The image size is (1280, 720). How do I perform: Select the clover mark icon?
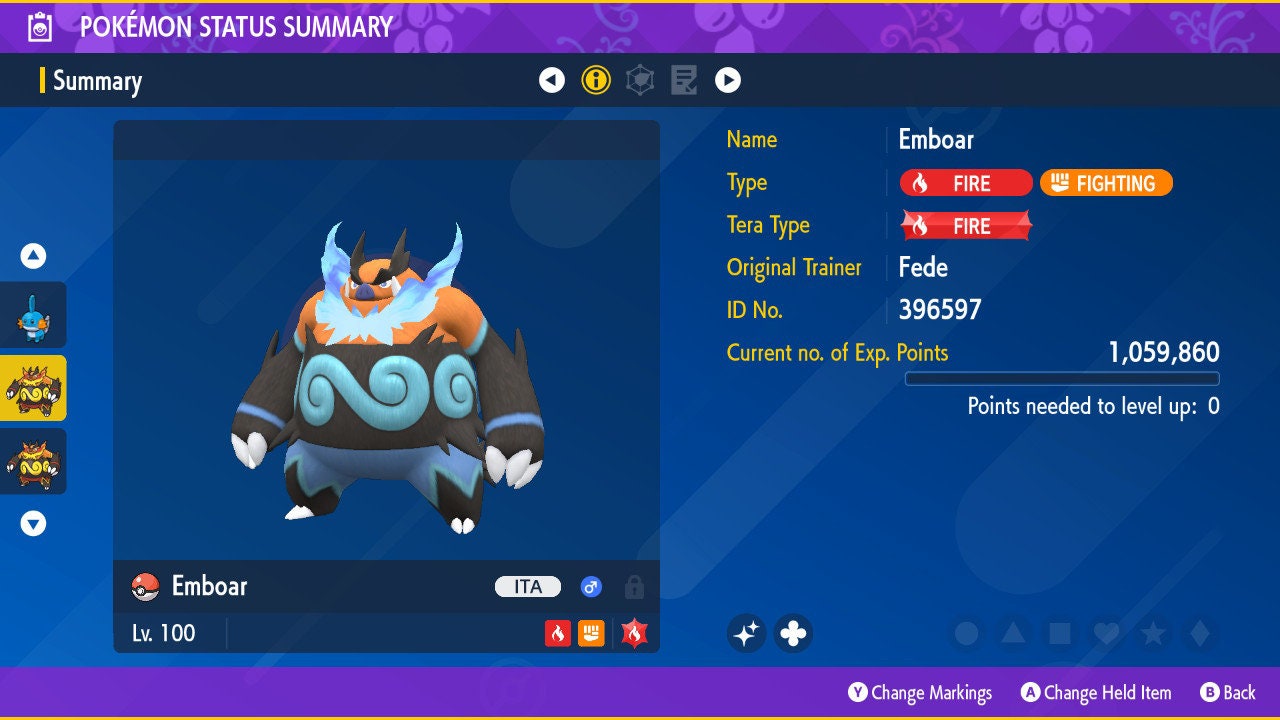pos(793,633)
